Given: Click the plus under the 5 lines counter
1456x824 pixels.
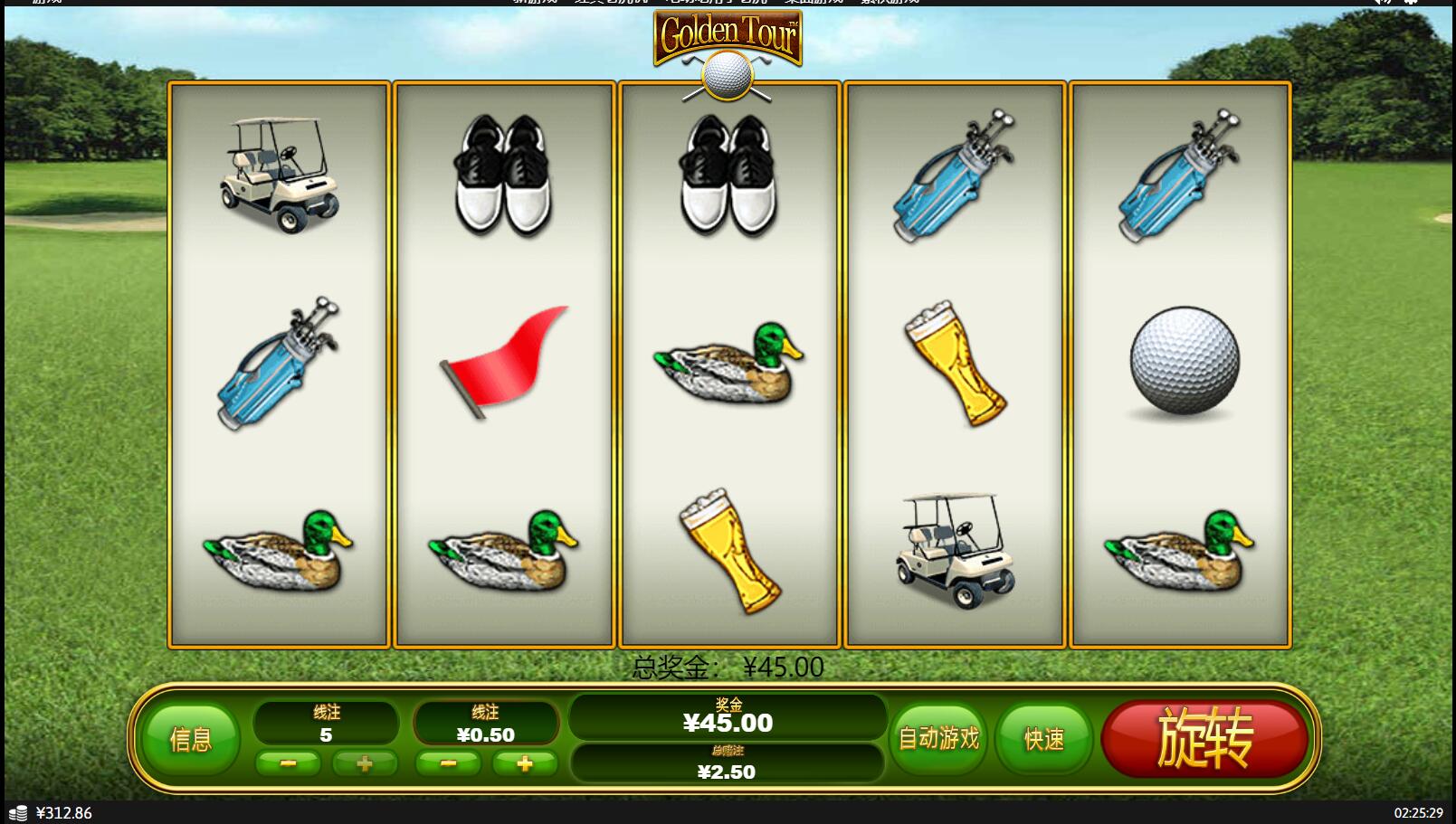Looking at the screenshot, I should pyautogui.click(x=365, y=764).
